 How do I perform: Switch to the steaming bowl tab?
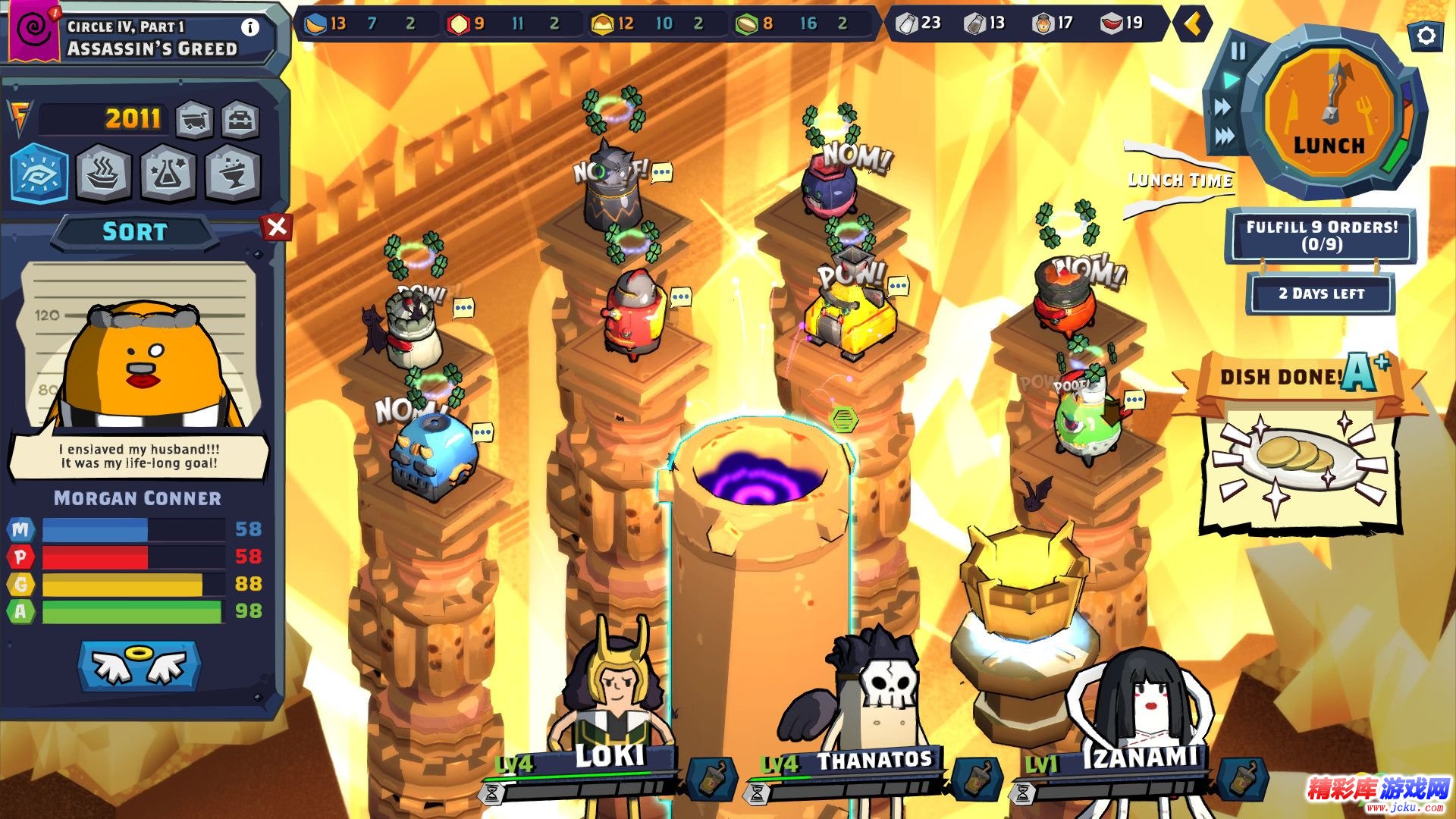[104, 174]
